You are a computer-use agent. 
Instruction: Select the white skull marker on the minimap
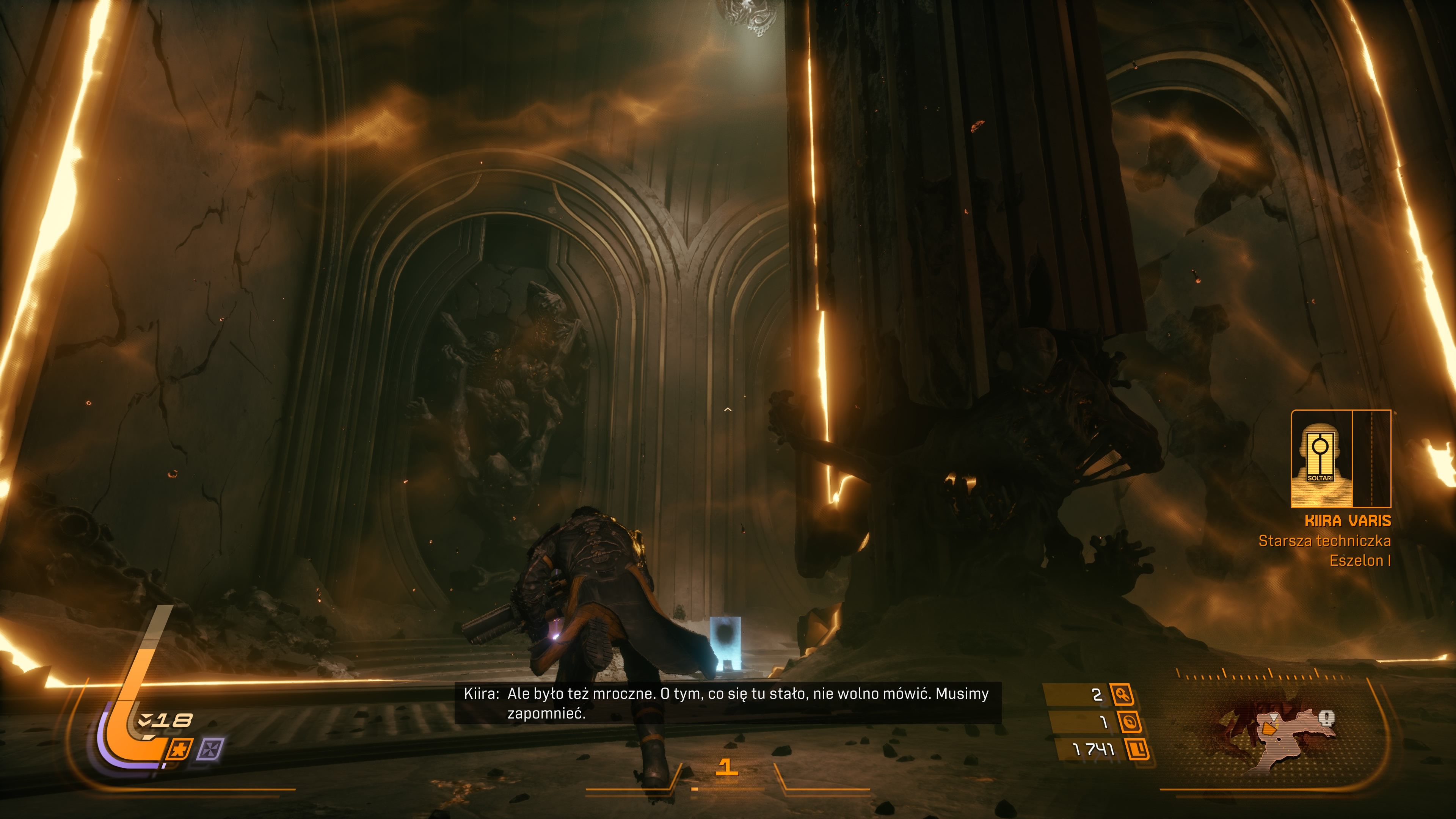[1327, 719]
